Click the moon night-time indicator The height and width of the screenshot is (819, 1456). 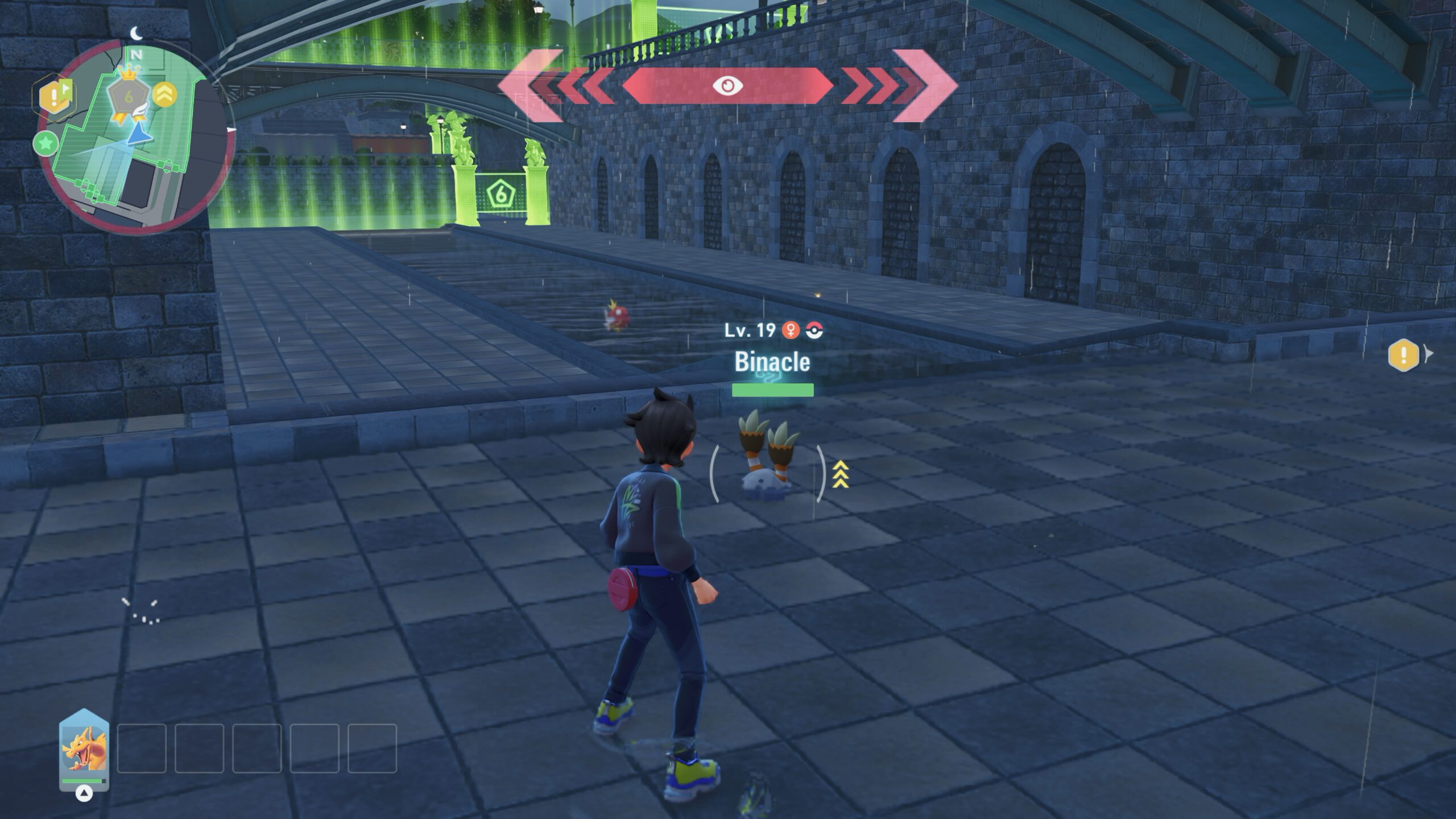coord(136,34)
